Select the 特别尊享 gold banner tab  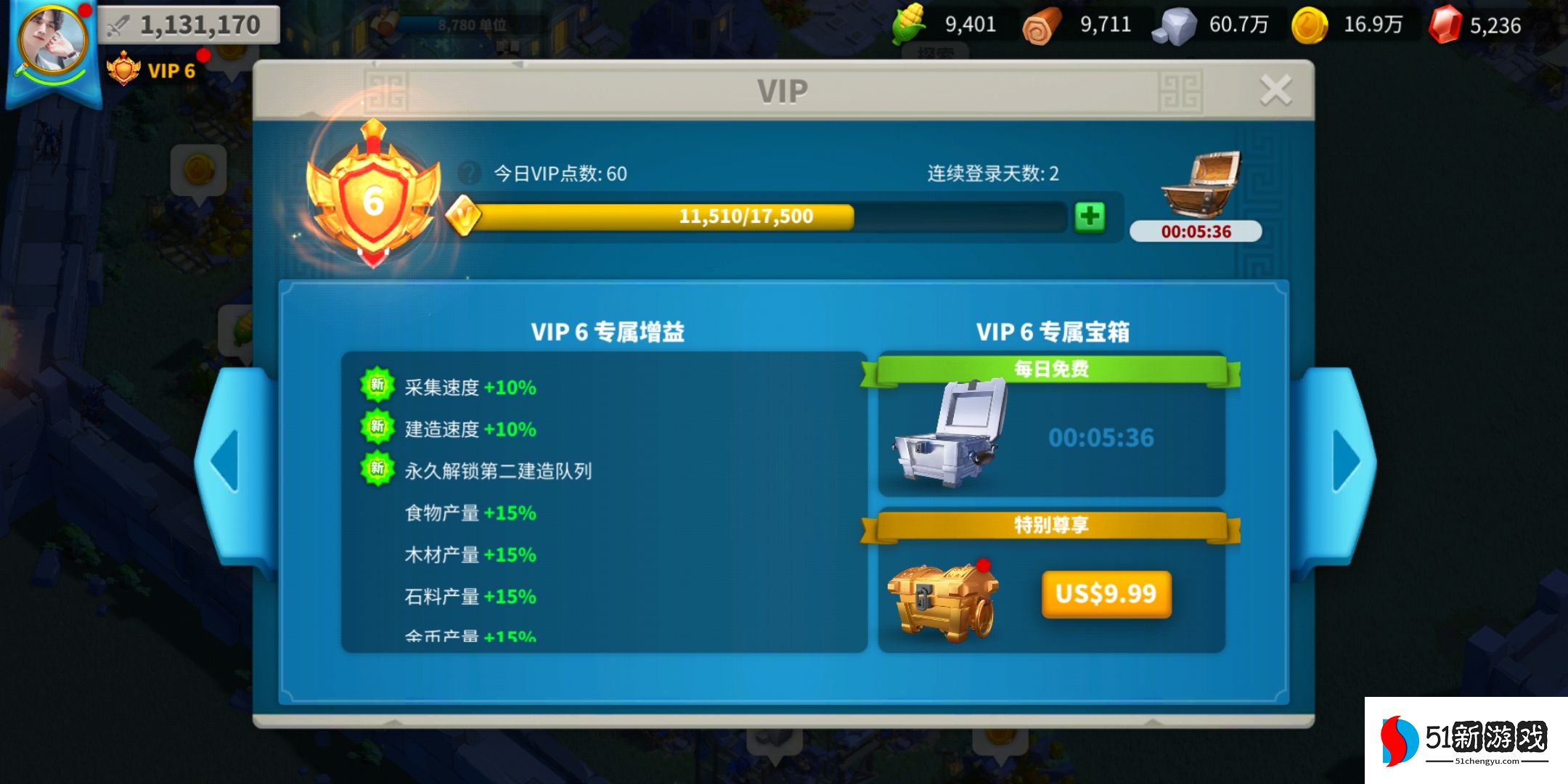(1050, 523)
